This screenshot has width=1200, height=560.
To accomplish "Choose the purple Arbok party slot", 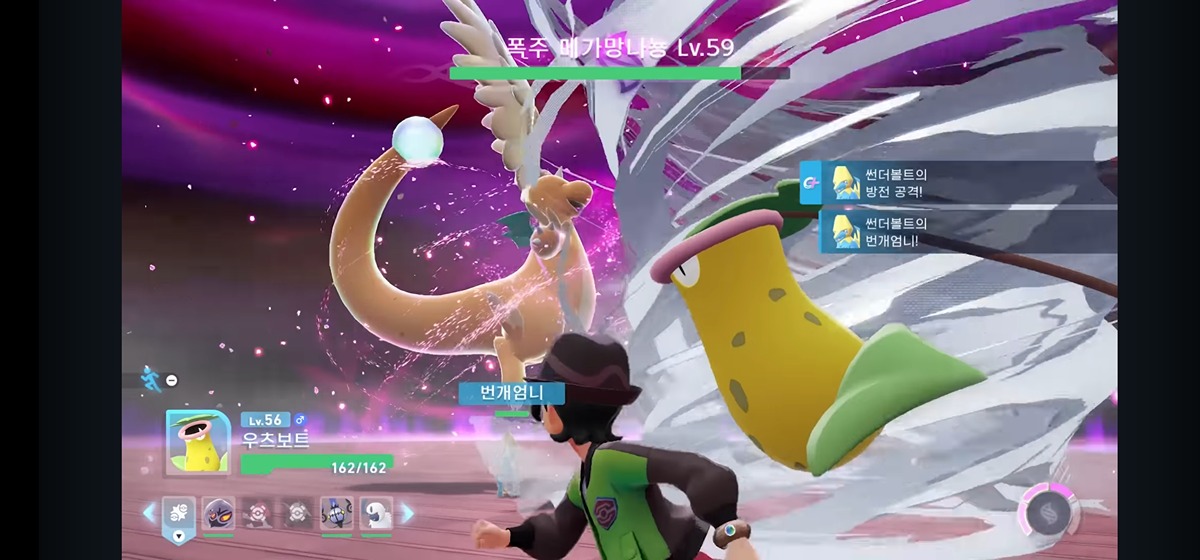I will click(218, 513).
